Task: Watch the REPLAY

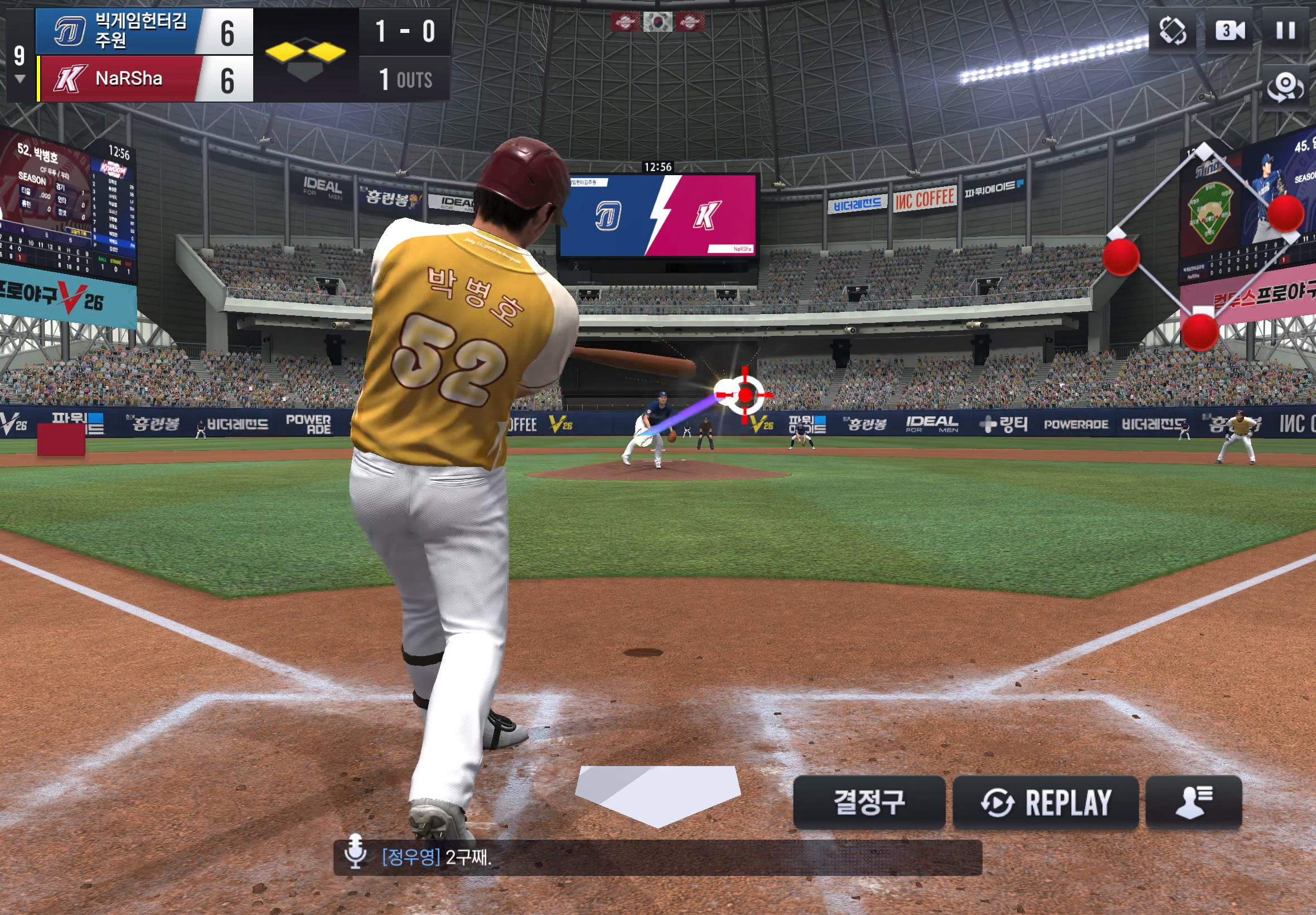Action: (x=1045, y=802)
